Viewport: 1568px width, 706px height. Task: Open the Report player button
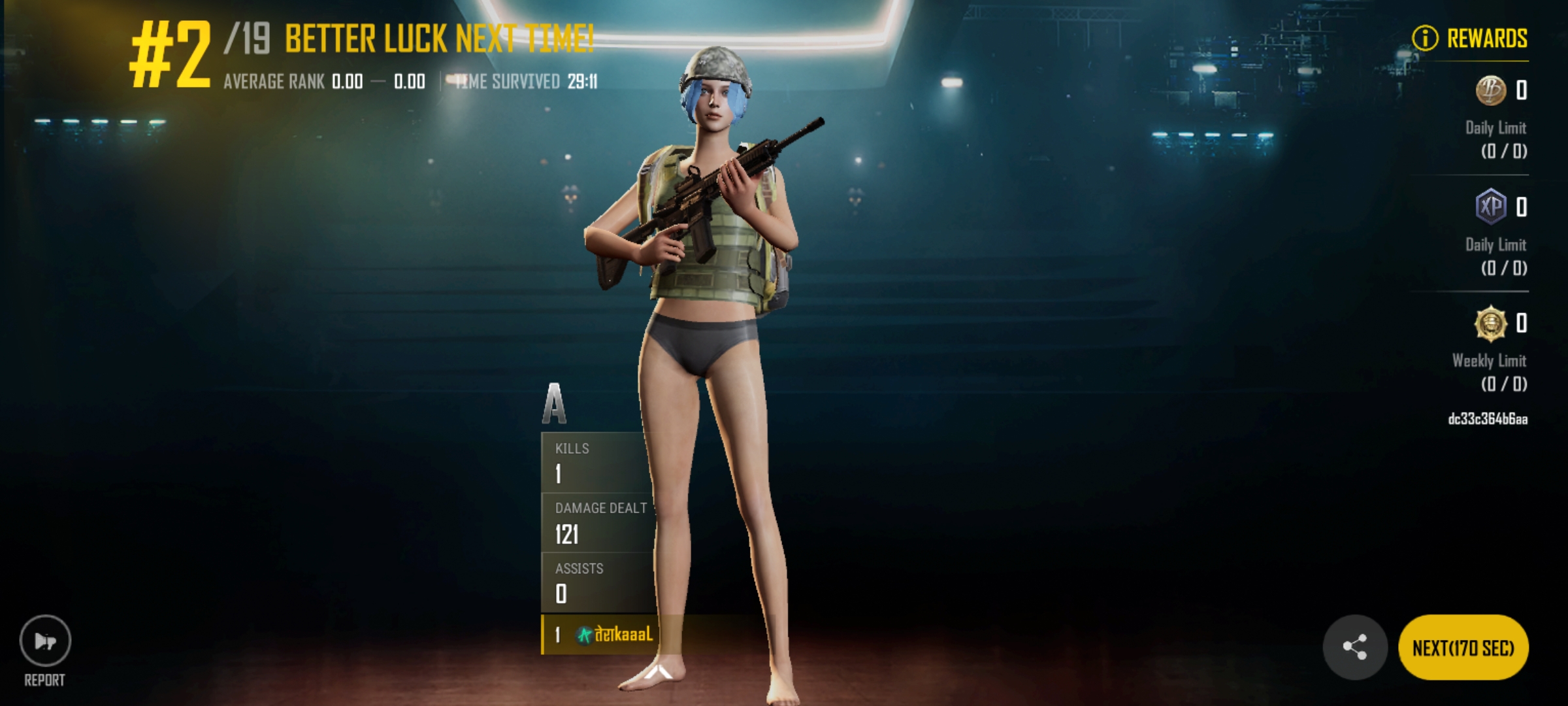pyautogui.click(x=45, y=641)
